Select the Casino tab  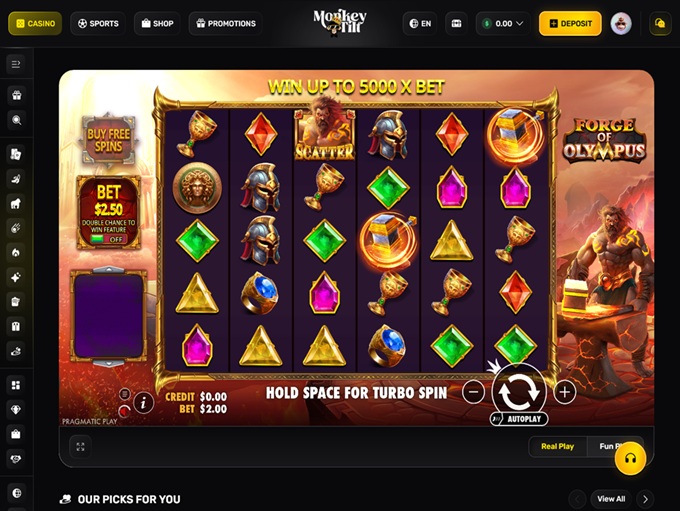(x=35, y=23)
